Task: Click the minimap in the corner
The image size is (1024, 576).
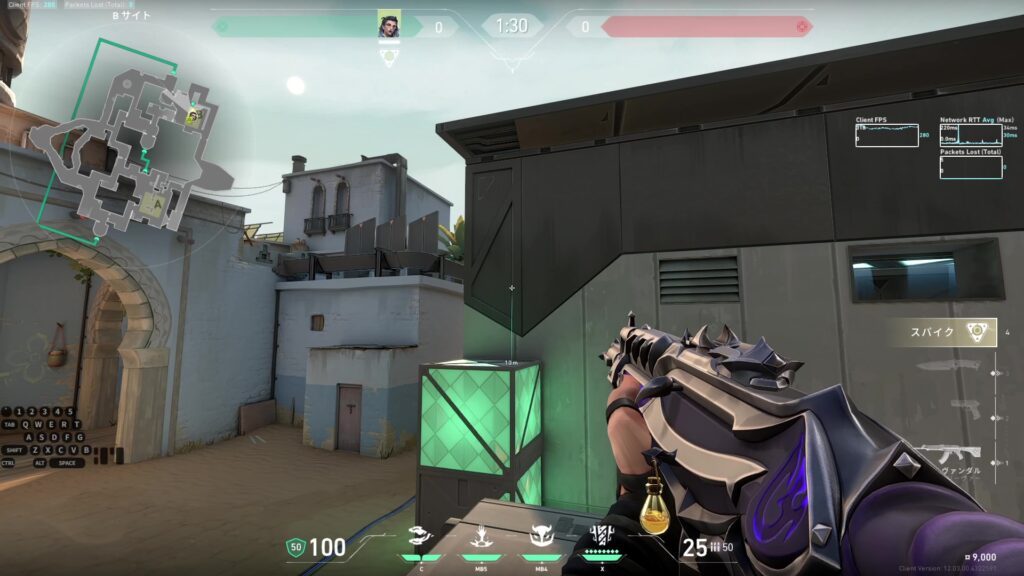Action: (x=120, y=140)
